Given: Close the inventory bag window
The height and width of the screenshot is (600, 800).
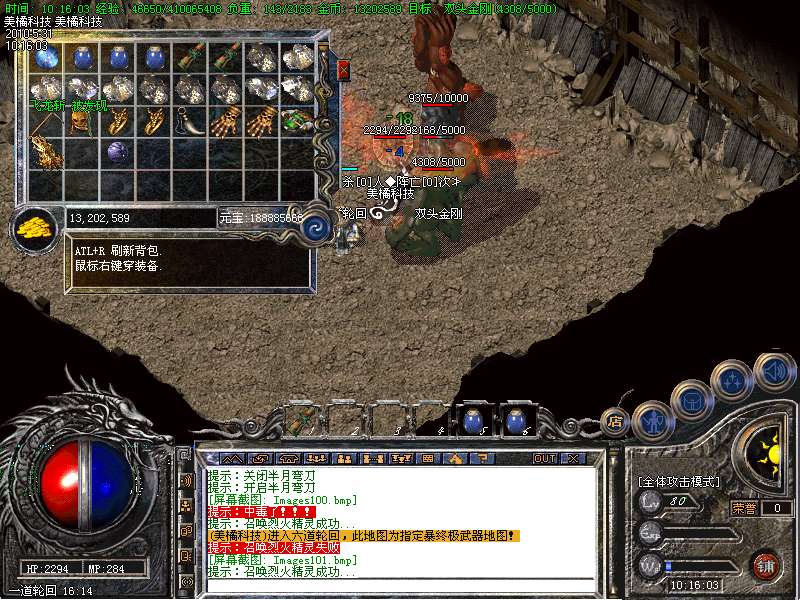Looking at the screenshot, I should [344, 70].
